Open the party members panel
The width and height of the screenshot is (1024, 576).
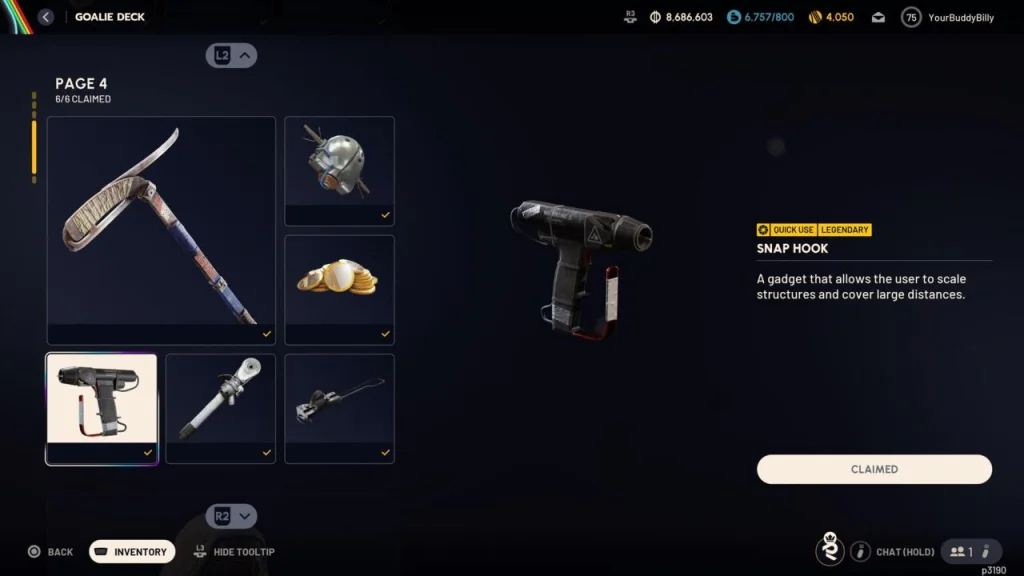click(x=971, y=551)
